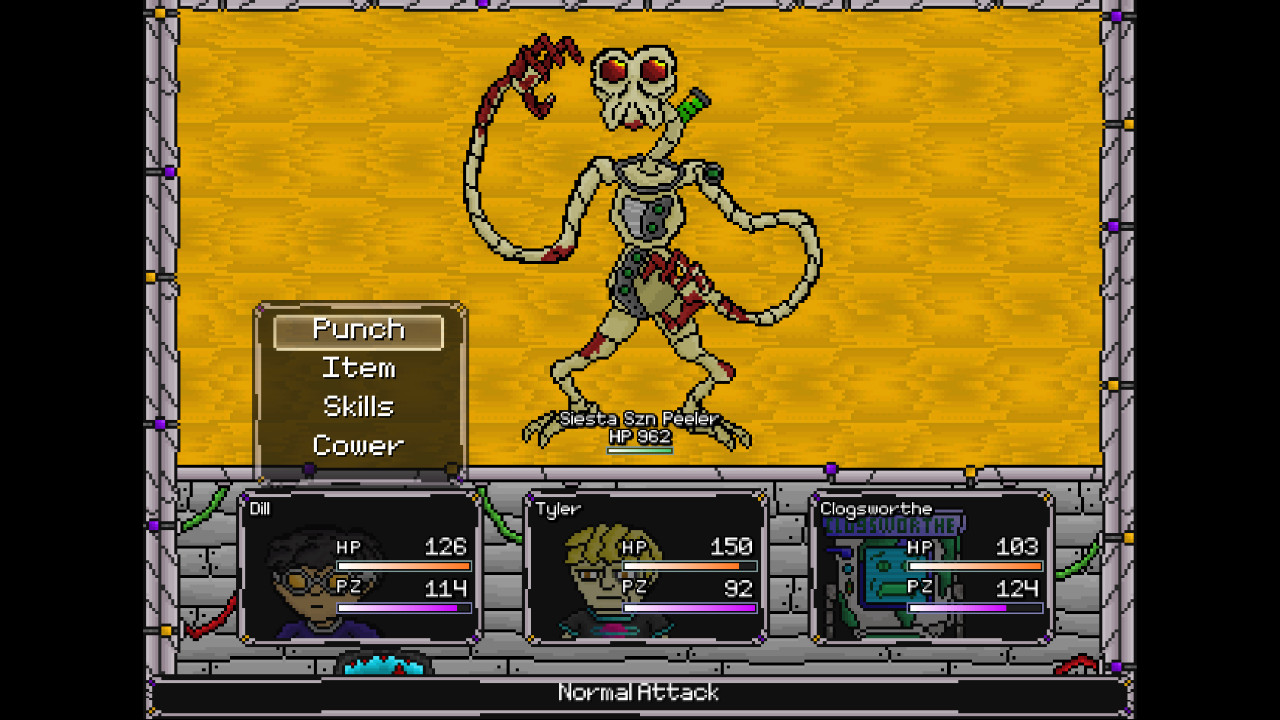Click the highlighted Punch selection frame
Image resolution: width=1280 pixels, height=720 pixels.
pyautogui.click(x=357, y=330)
